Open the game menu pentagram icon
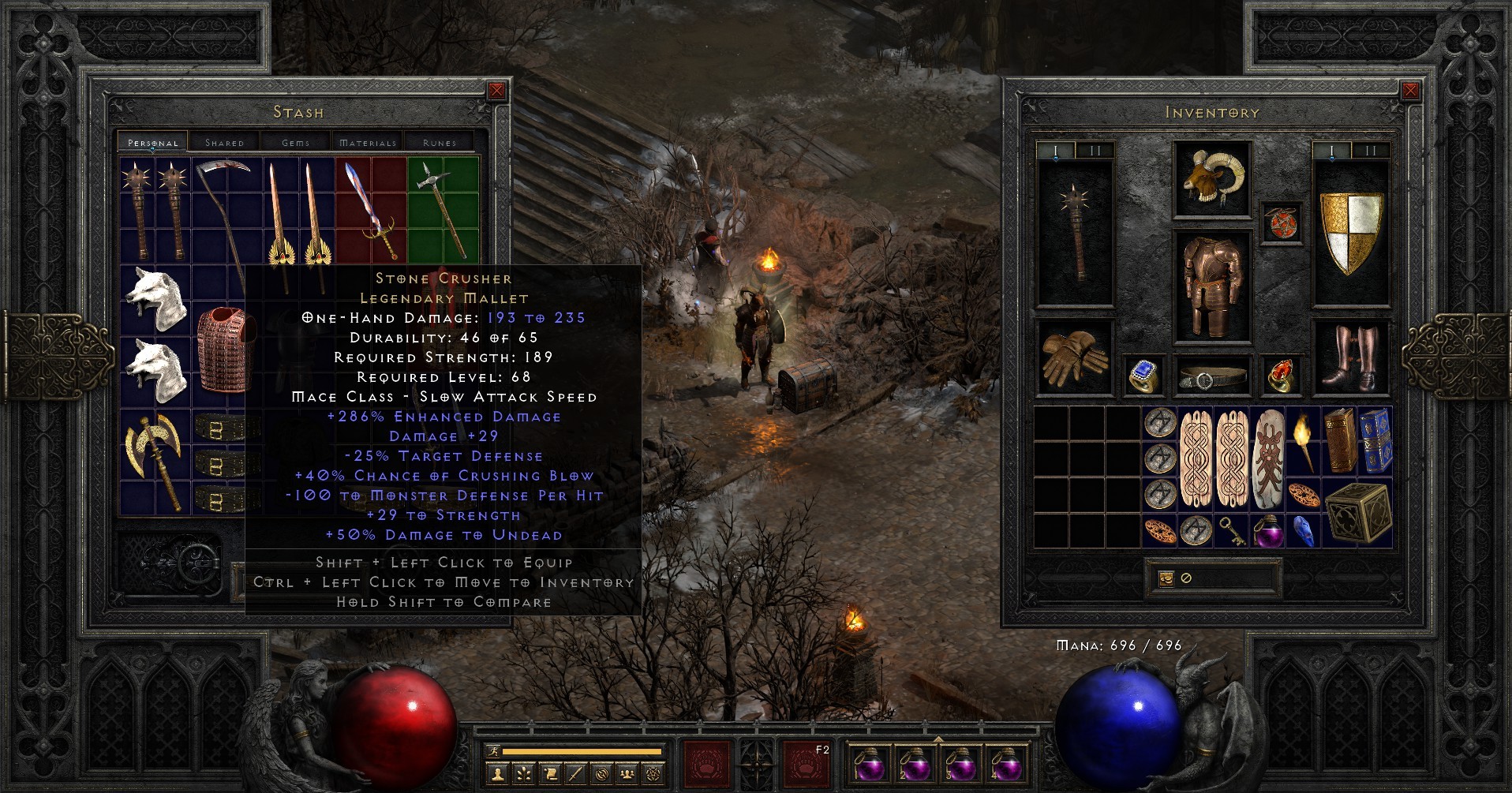Image resolution: width=1512 pixels, height=793 pixels. click(653, 775)
